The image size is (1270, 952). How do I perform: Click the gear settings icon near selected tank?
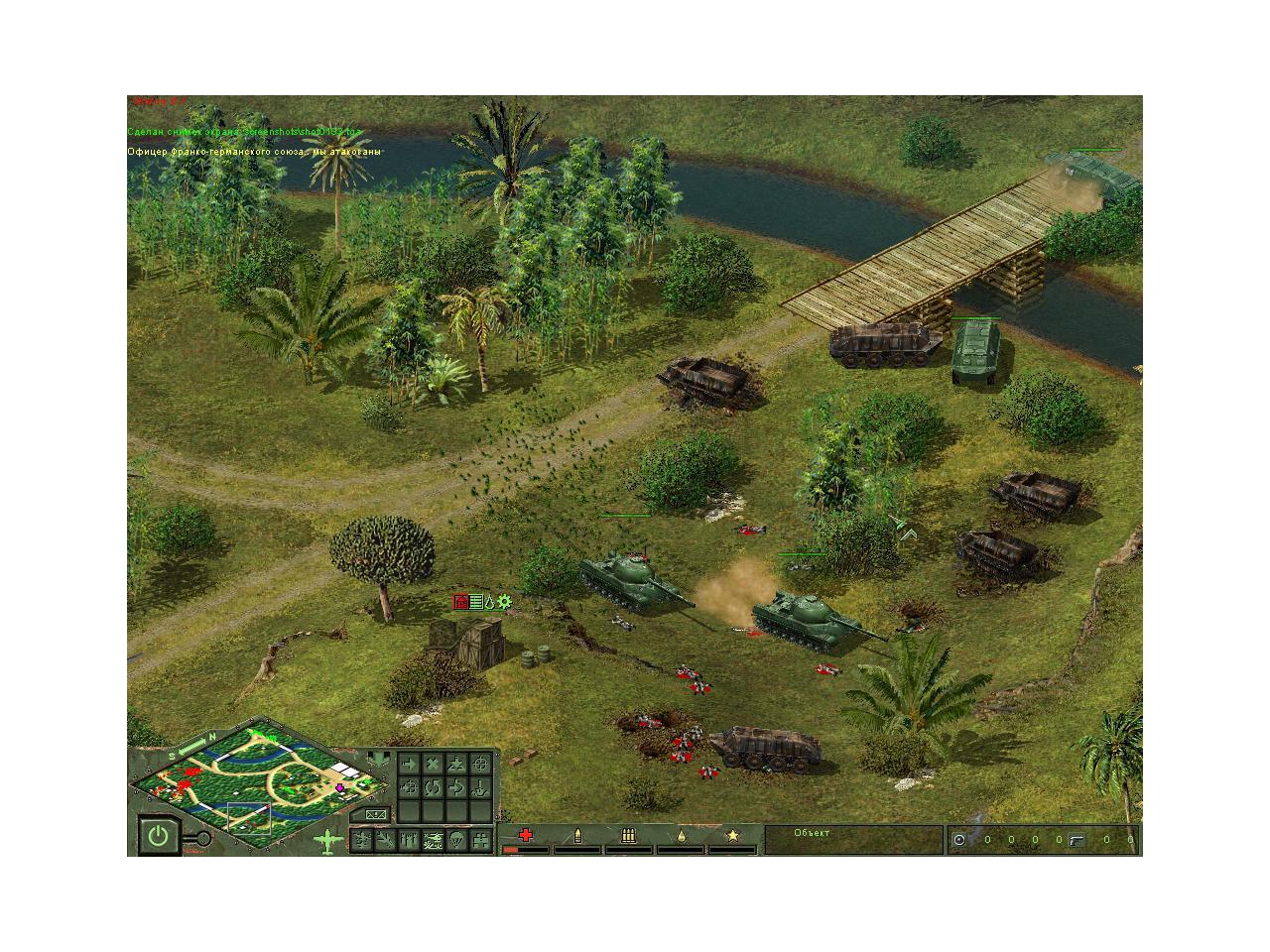[504, 601]
